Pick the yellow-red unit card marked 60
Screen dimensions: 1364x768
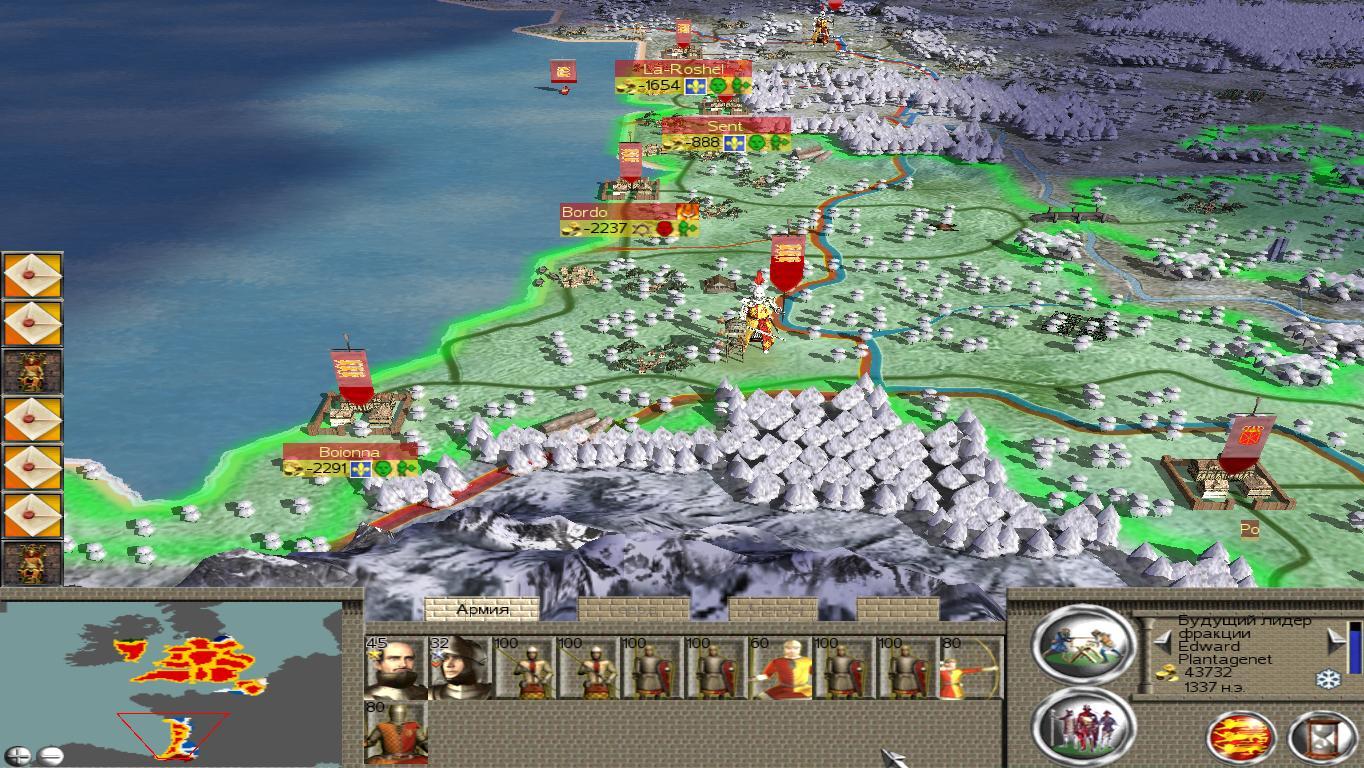tap(781, 668)
